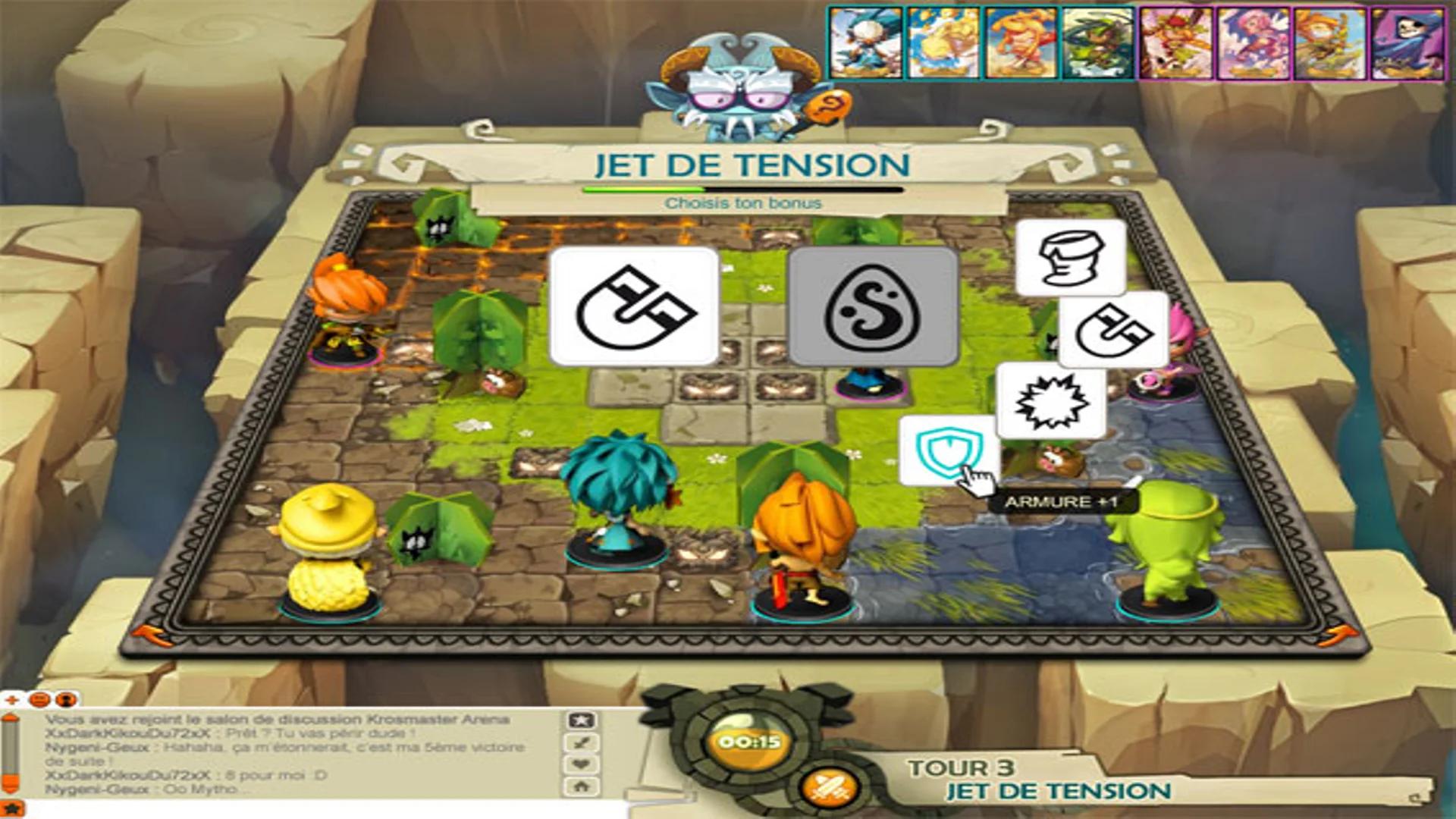1456x819 pixels.
Task: Open the smiley emoji icon above the chat
Action: (x=39, y=701)
